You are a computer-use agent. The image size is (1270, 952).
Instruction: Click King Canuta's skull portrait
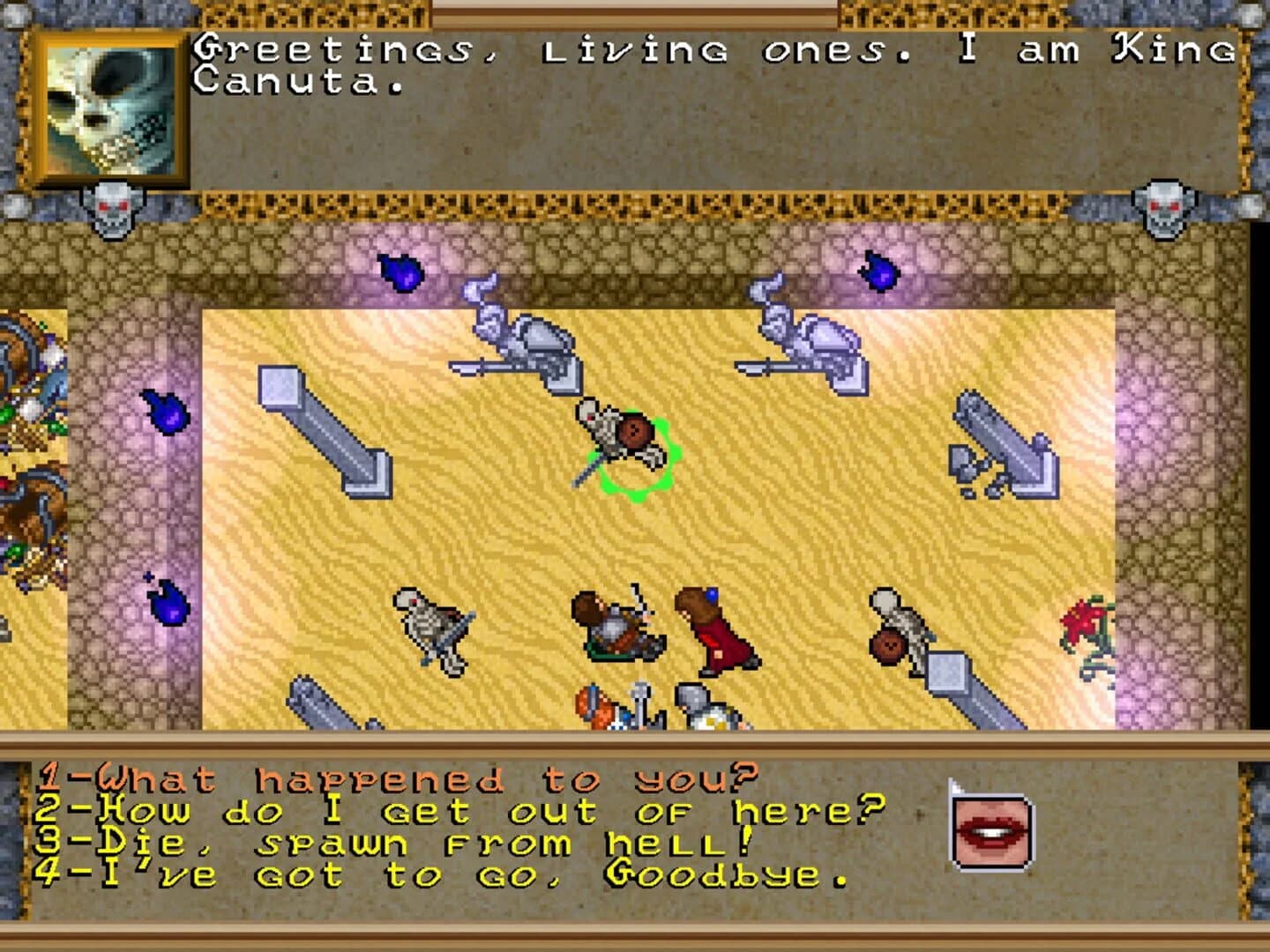pos(110,106)
